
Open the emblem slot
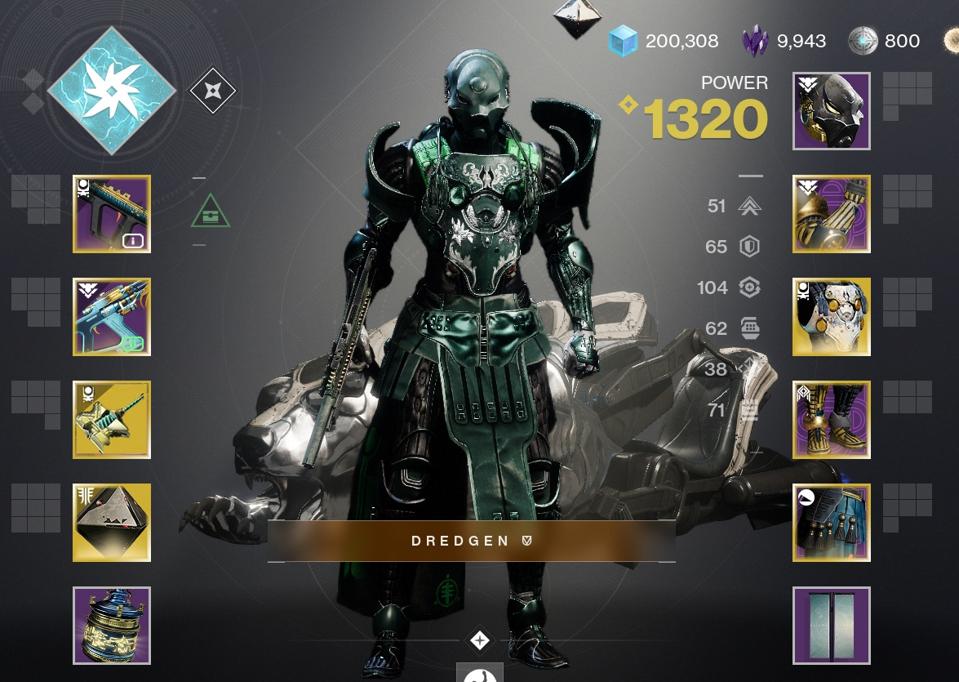click(x=831, y=626)
